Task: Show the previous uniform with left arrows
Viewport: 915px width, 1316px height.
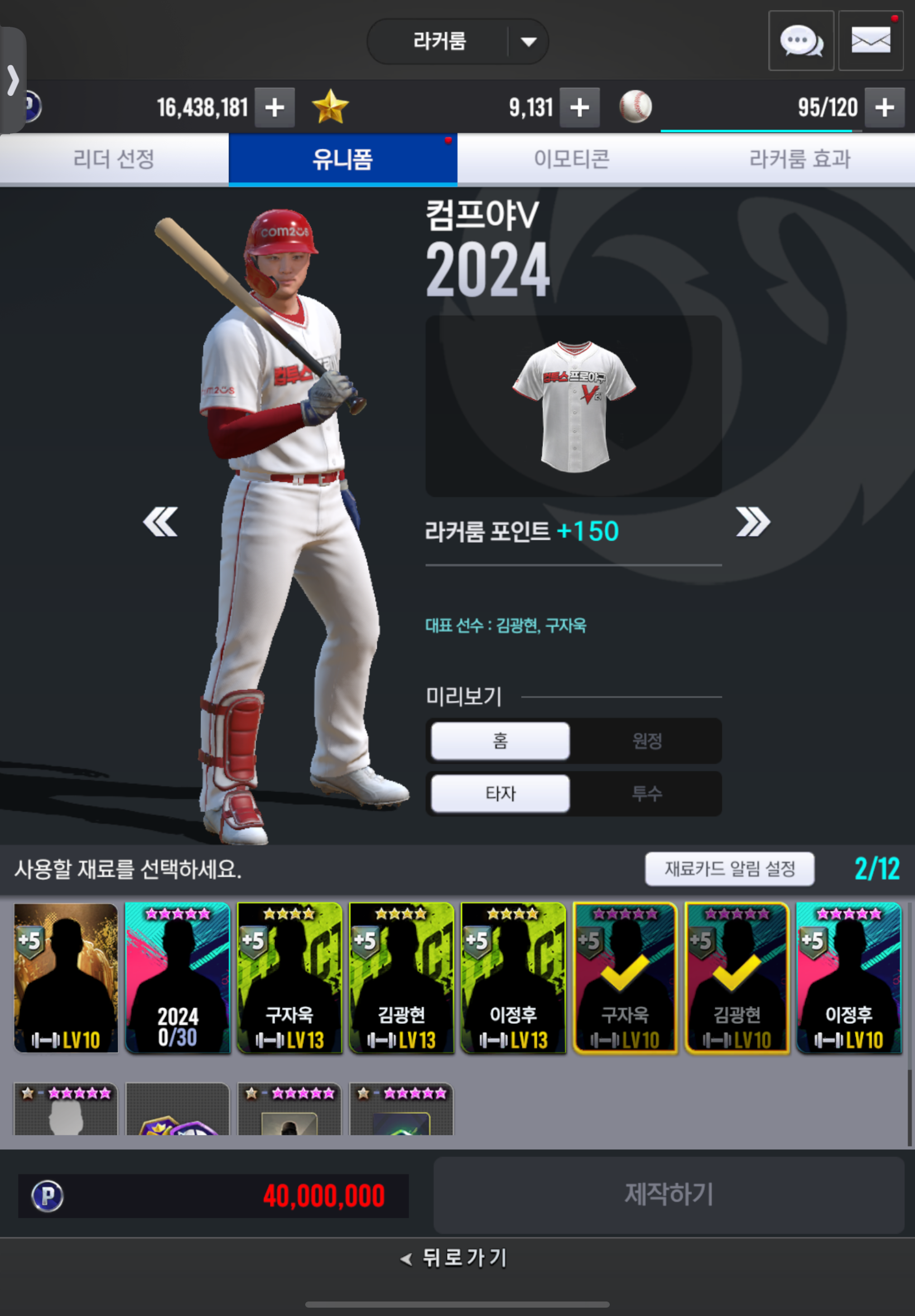Action: tap(160, 522)
